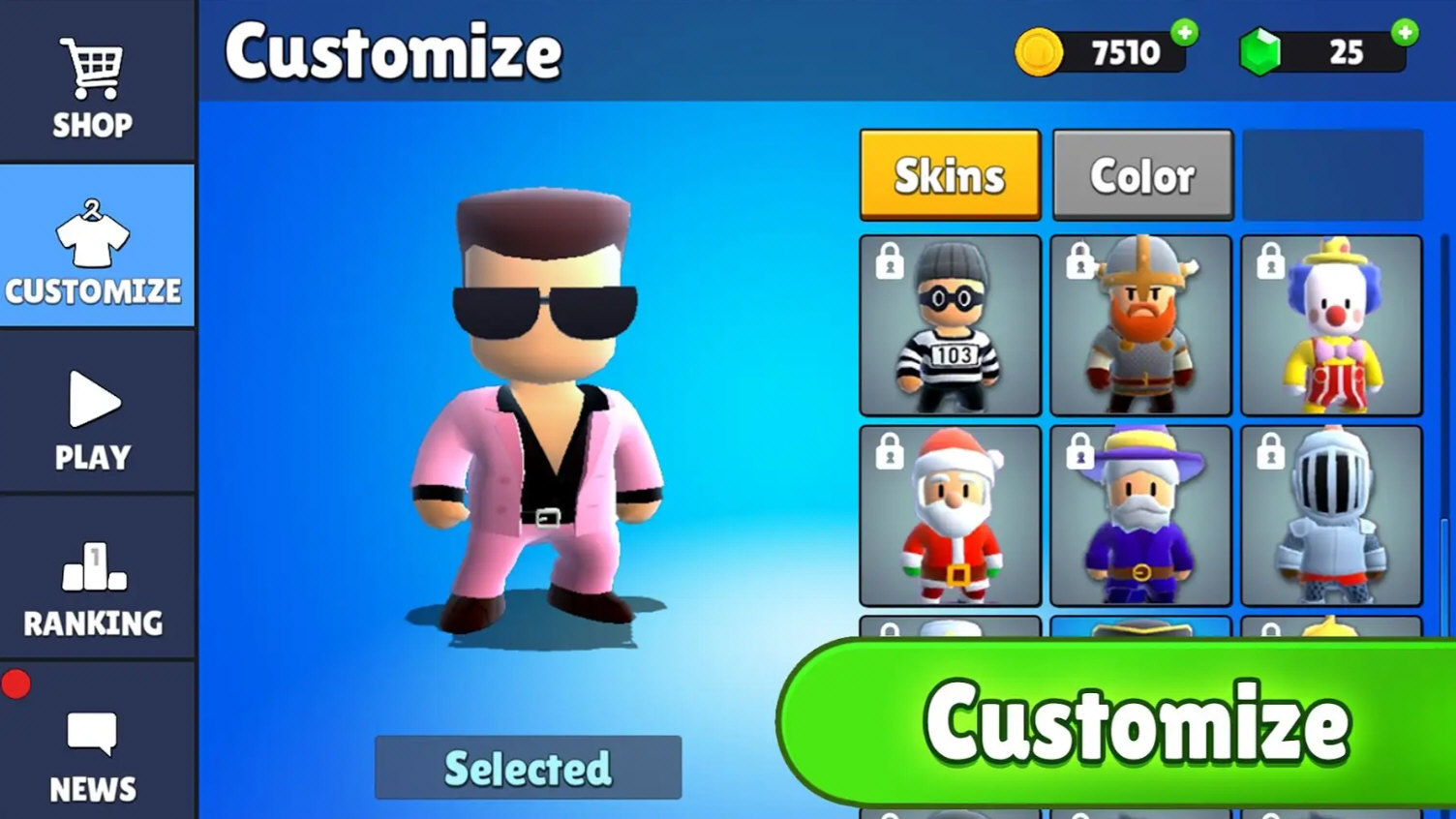Choose the Viking skin
The height and width of the screenshot is (819, 1456).
click(1140, 325)
